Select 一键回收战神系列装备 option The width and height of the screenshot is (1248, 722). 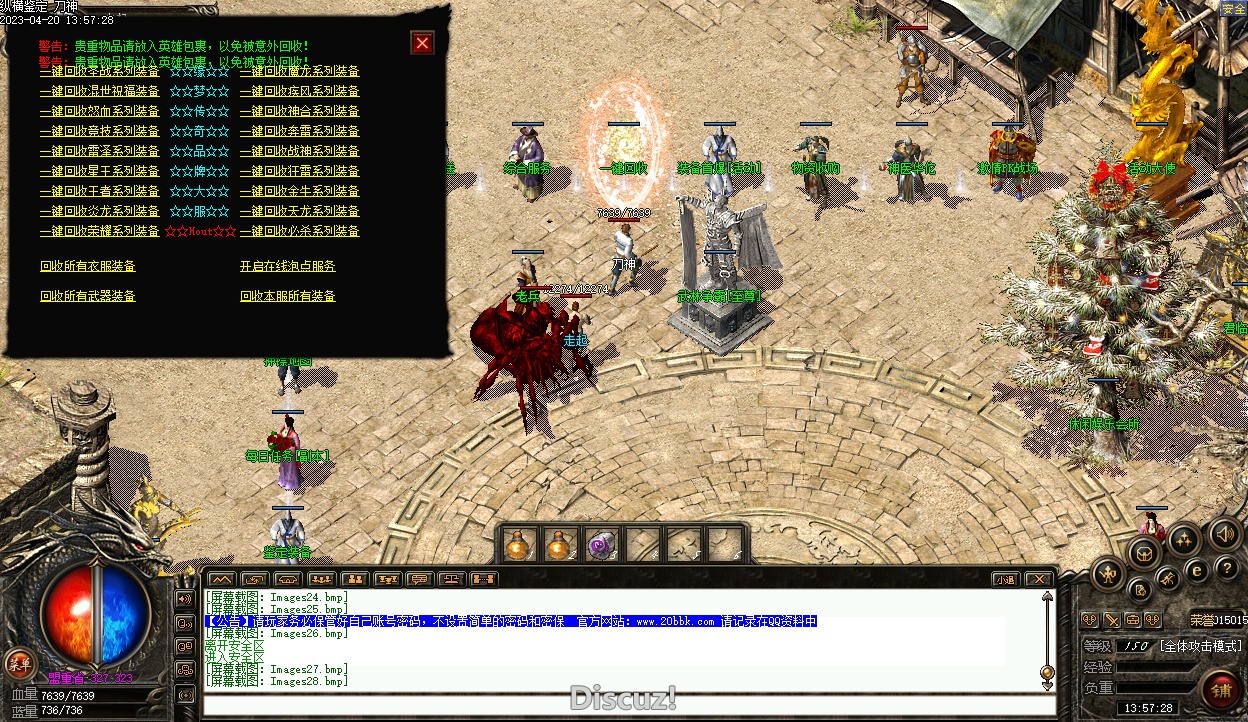click(x=299, y=151)
